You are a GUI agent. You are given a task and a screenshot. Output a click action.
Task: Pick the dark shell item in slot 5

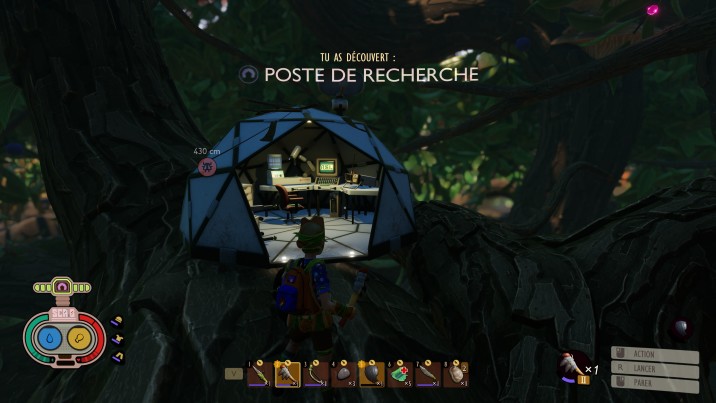372,374
